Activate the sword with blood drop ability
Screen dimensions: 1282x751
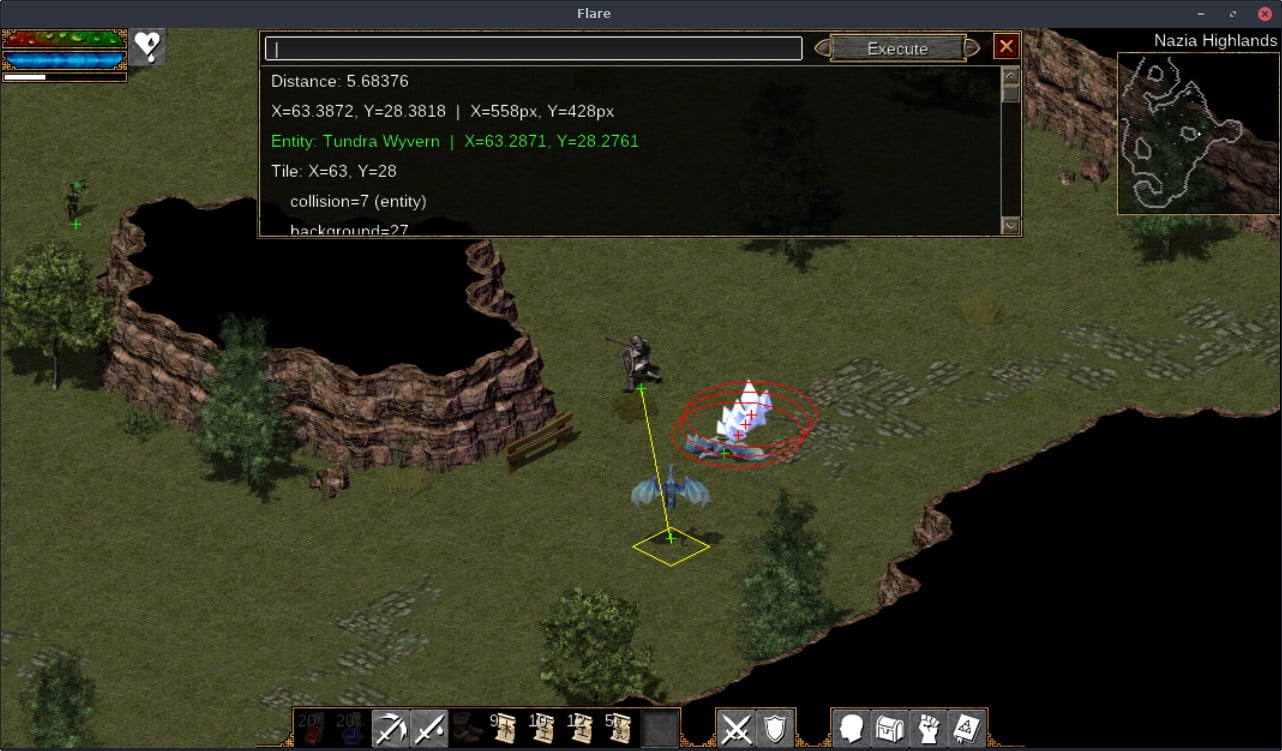428,728
